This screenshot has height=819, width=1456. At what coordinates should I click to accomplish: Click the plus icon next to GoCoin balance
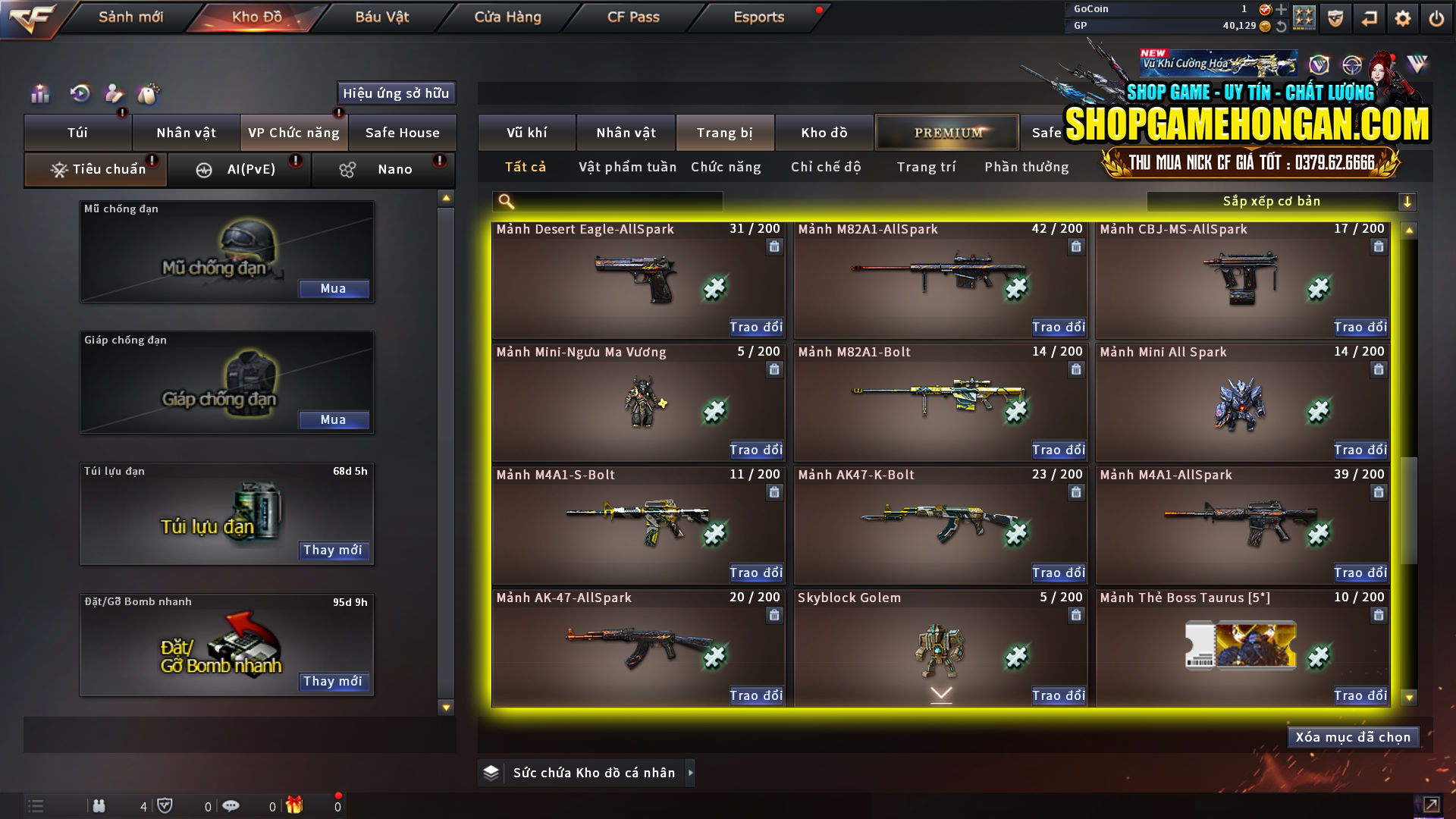click(x=1282, y=11)
